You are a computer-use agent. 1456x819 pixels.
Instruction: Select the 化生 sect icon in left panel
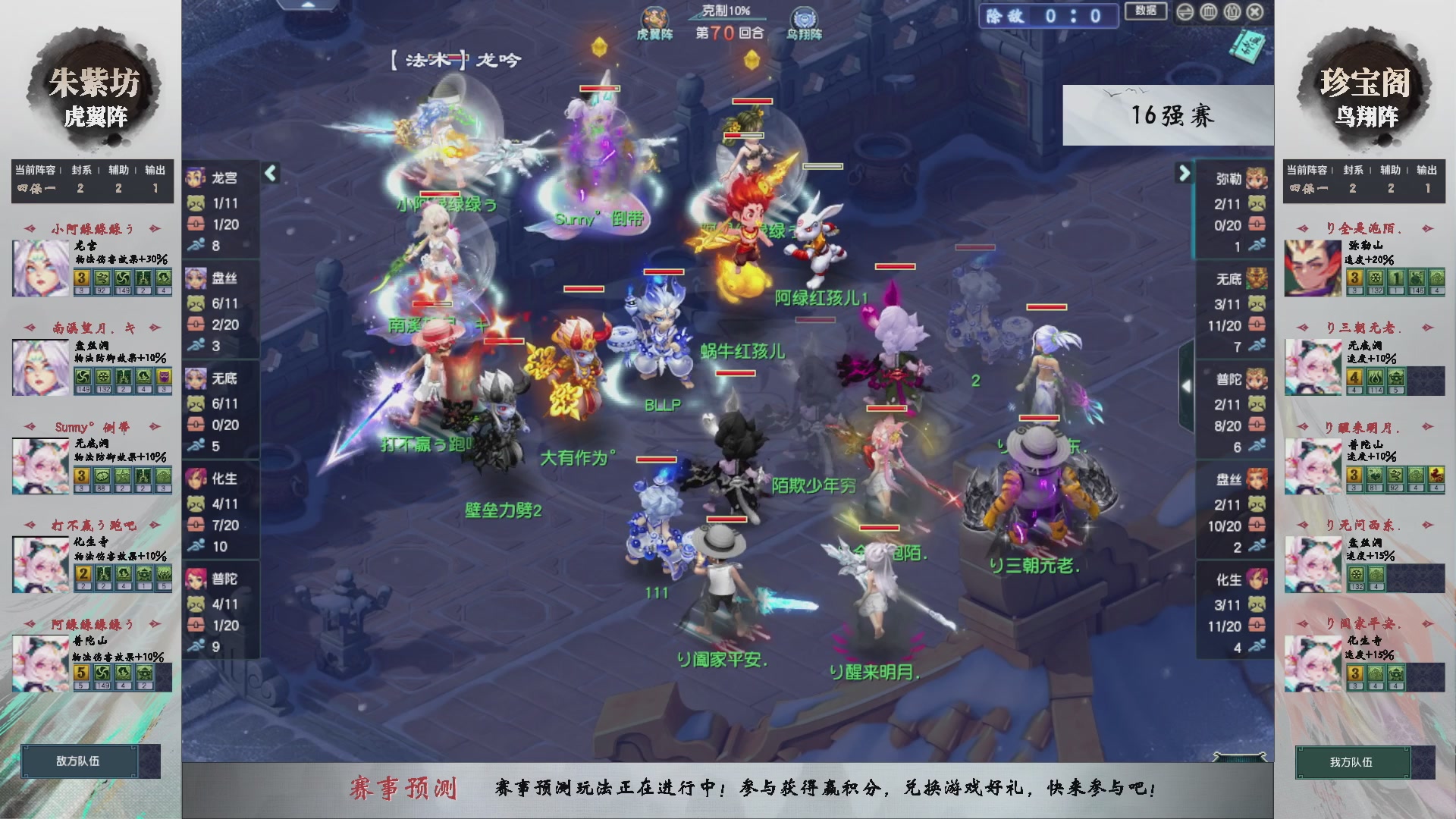click(x=196, y=479)
